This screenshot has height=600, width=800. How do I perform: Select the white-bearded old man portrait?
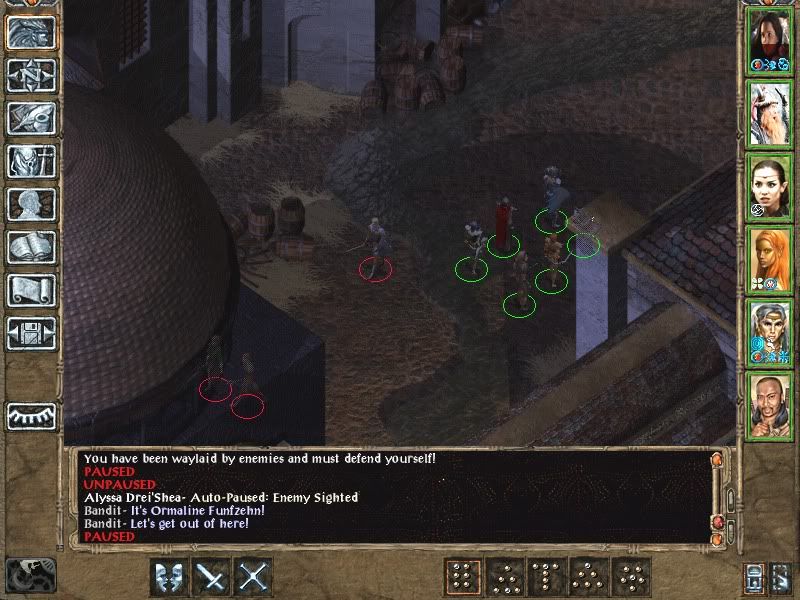770,113
